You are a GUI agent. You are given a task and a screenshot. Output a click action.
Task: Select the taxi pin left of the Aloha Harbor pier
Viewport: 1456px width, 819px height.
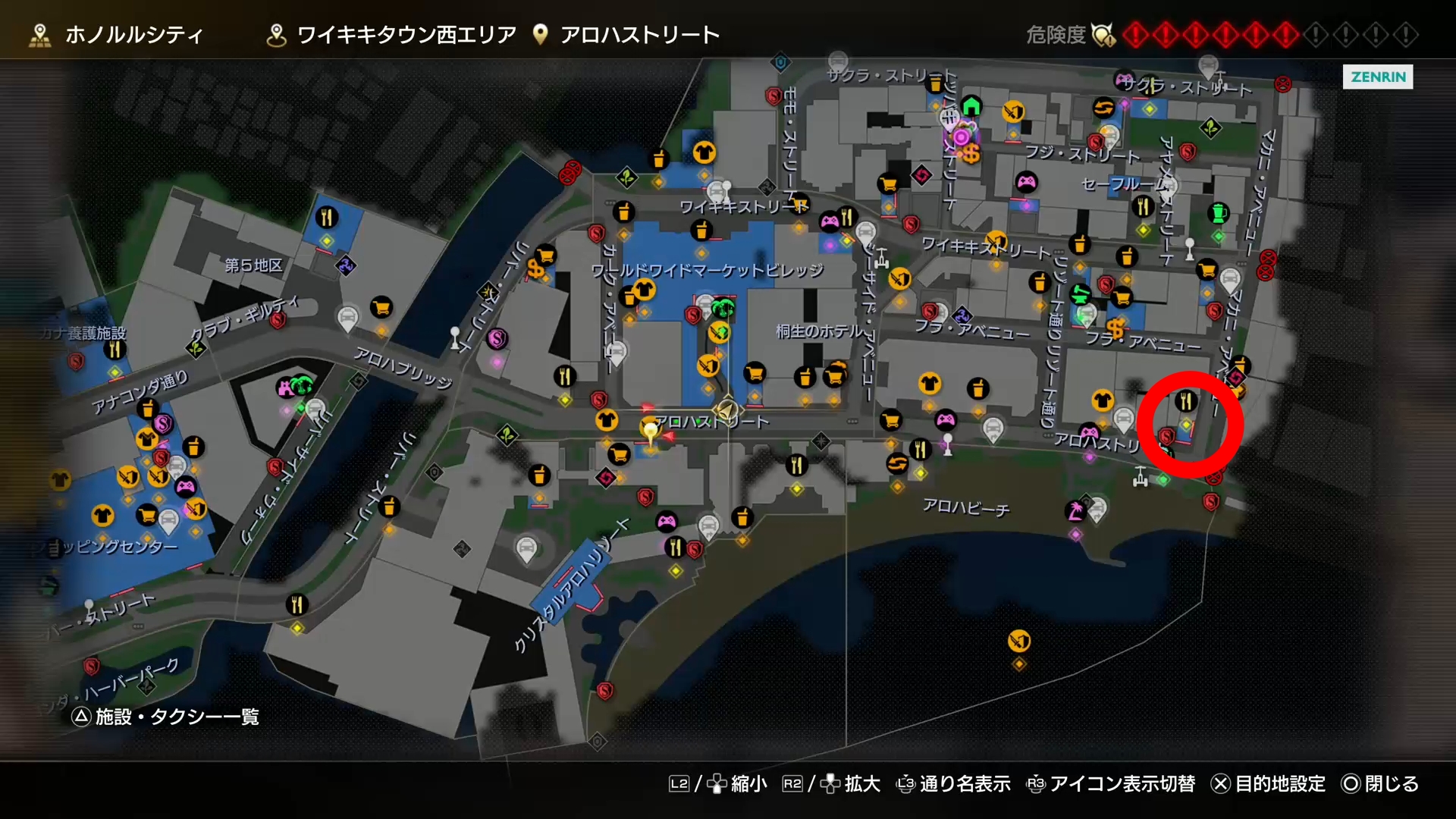[x=526, y=548]
